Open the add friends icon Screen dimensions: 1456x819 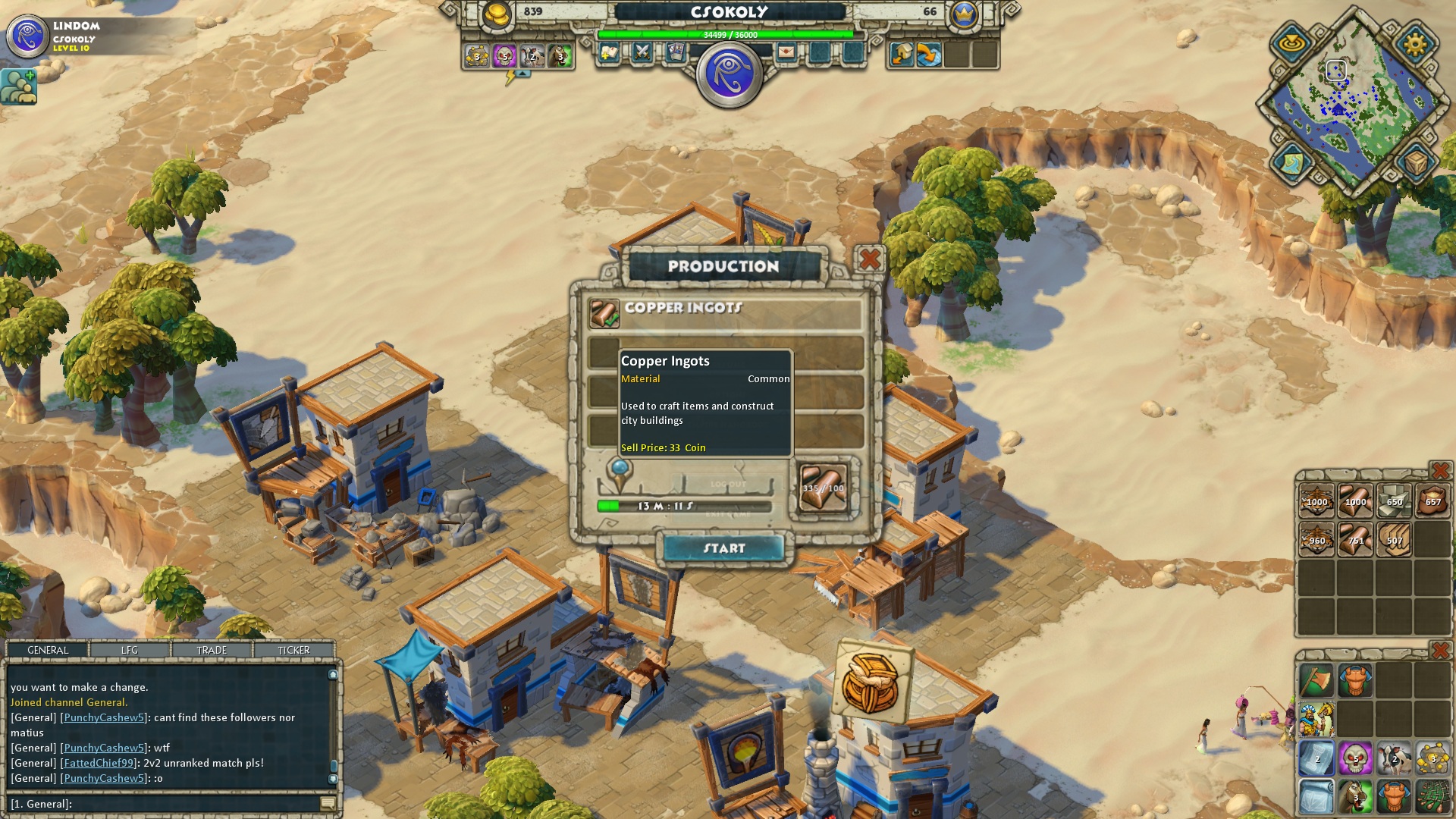pyautogui.click(x=19, y=86)
